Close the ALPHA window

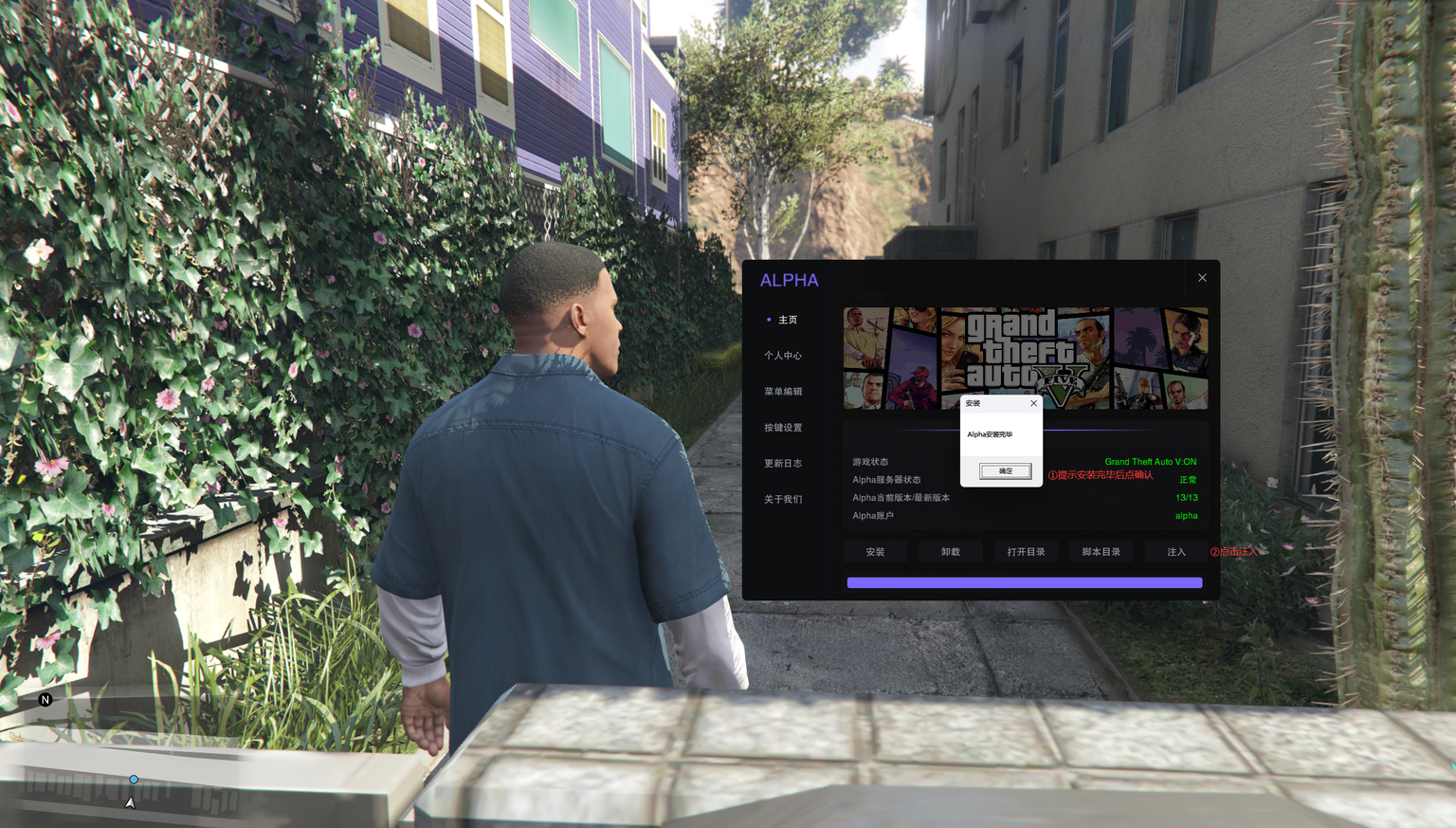(1202, 278)
